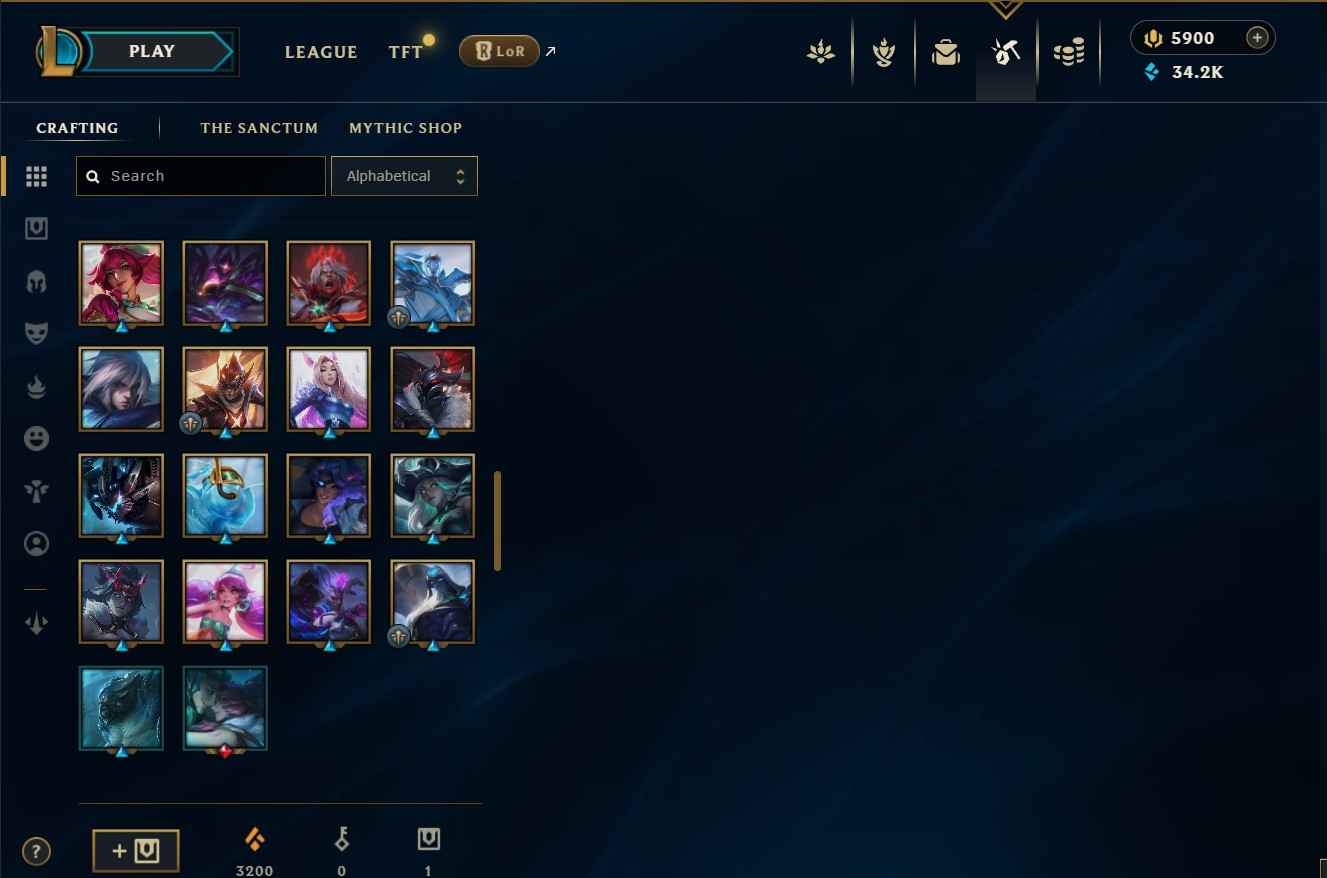Collapse the essence section arrow in the sidebar
1327x878 pixels.
click(36, 623)
